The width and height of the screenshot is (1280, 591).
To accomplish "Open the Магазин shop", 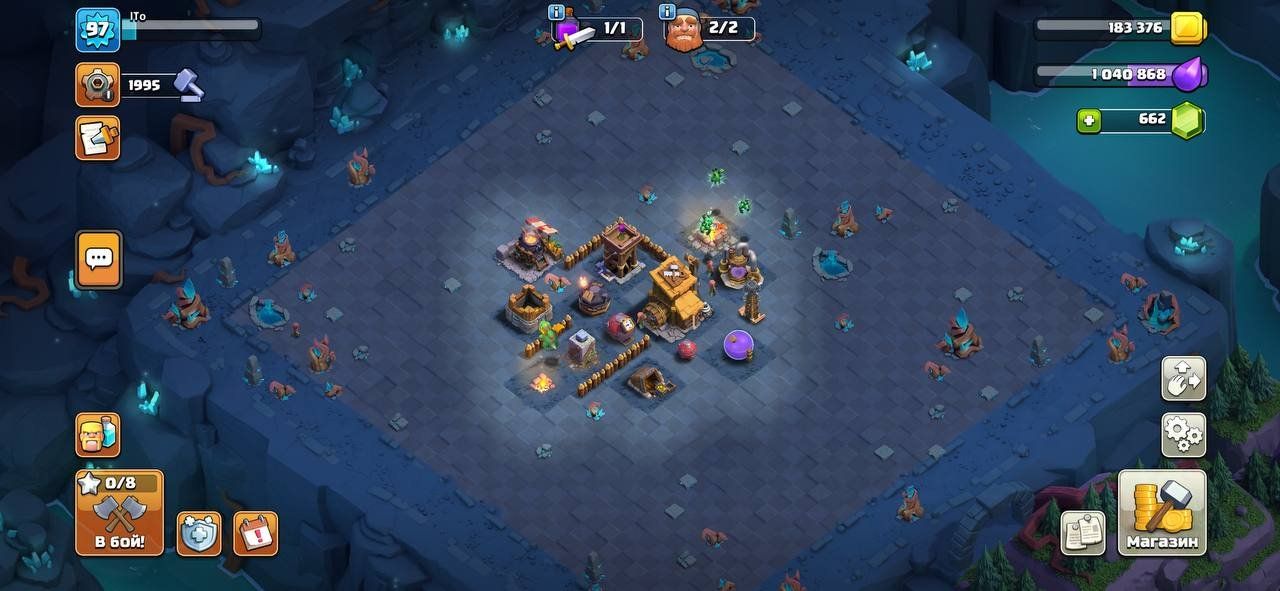I will pos(1162,512).
